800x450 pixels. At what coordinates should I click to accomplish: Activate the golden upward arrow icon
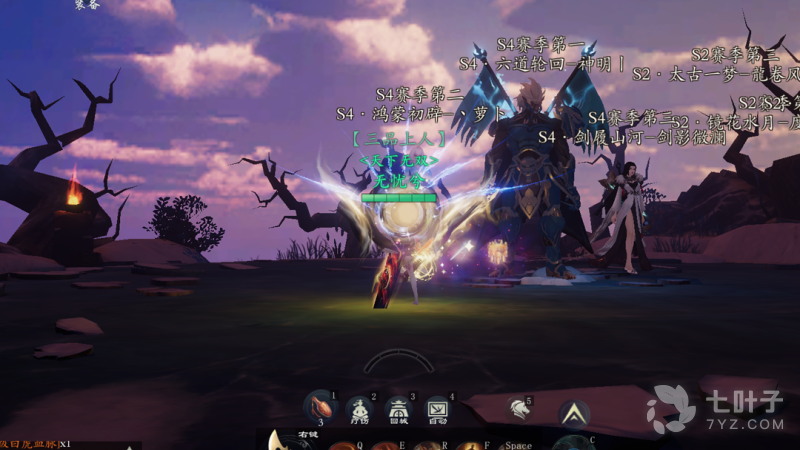574,411
